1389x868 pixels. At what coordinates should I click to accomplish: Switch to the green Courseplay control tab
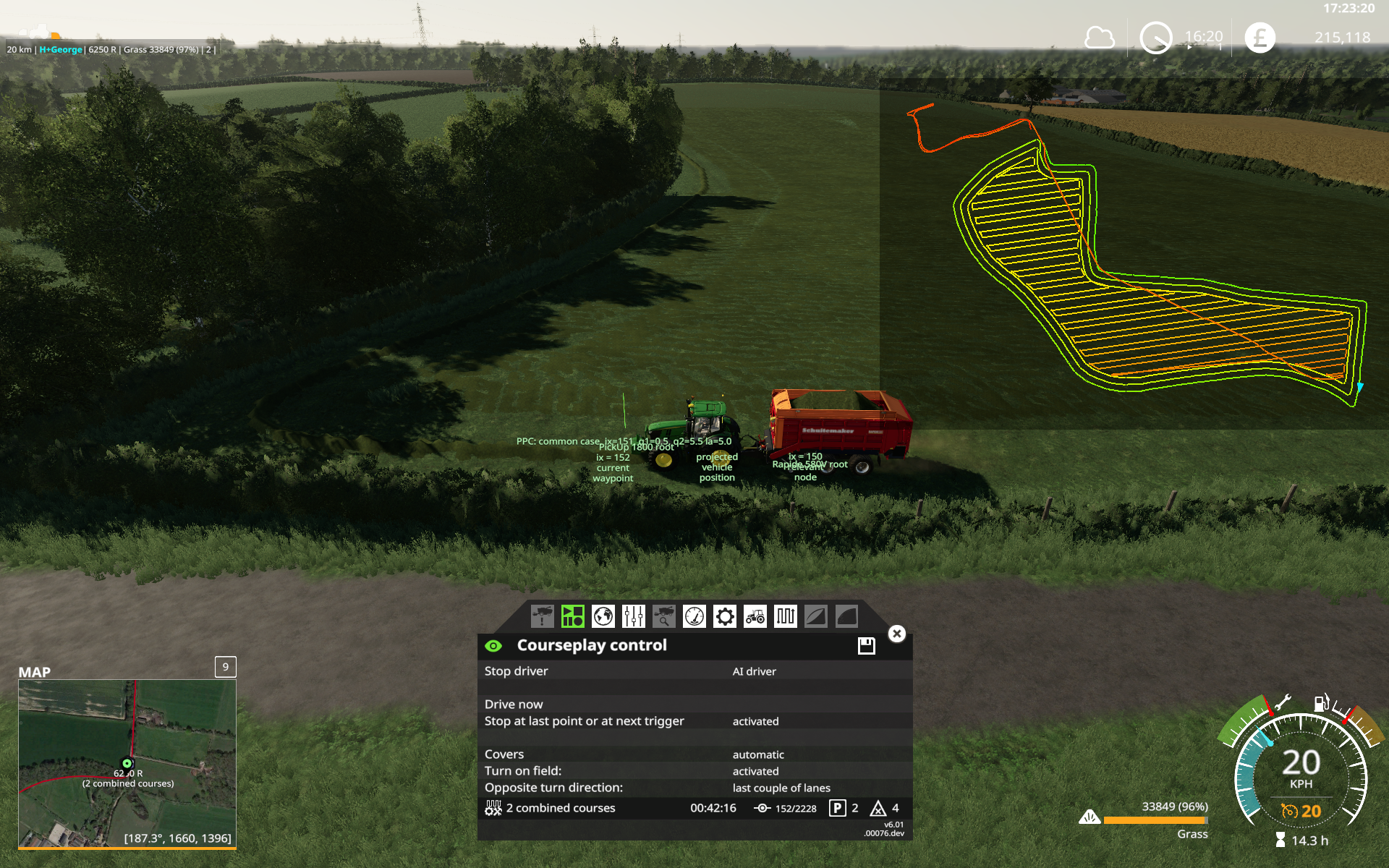click(572, 616)
